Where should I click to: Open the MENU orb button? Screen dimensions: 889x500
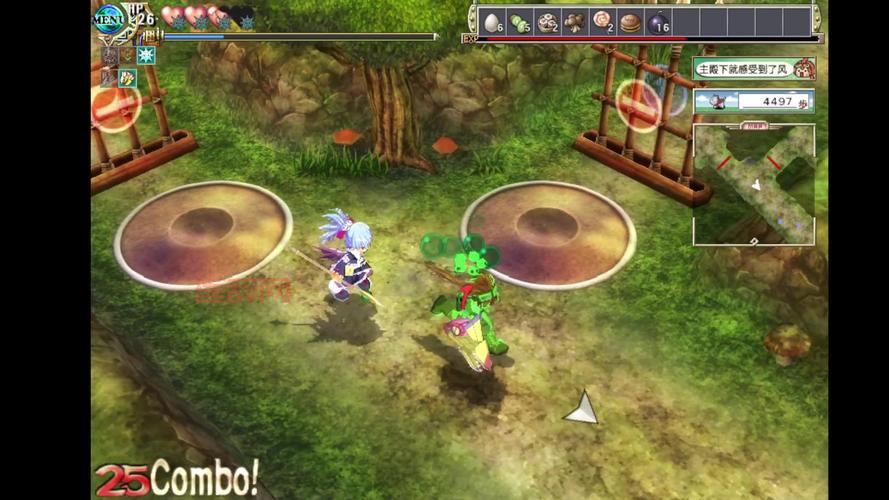click(x=109, y=18)
